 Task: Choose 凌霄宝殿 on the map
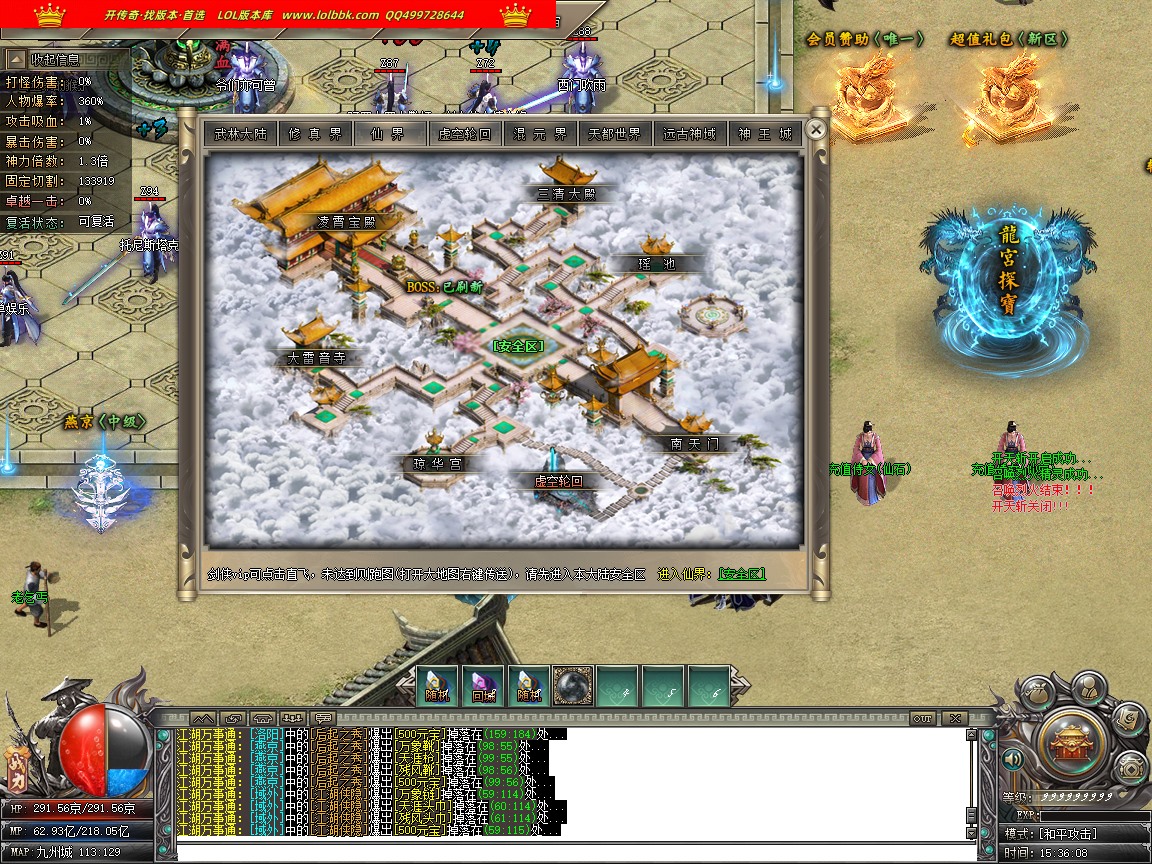tap(346, 222)
